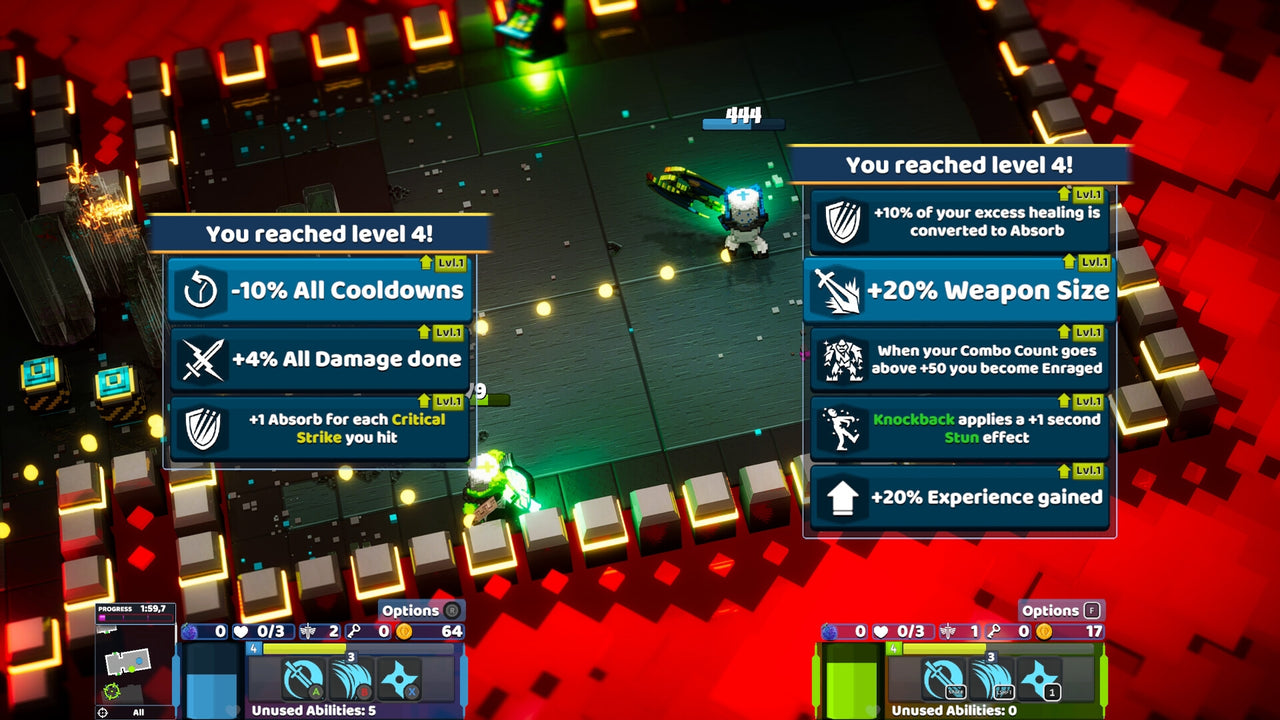Select the shuriken ability bound to X

(400, 677)
